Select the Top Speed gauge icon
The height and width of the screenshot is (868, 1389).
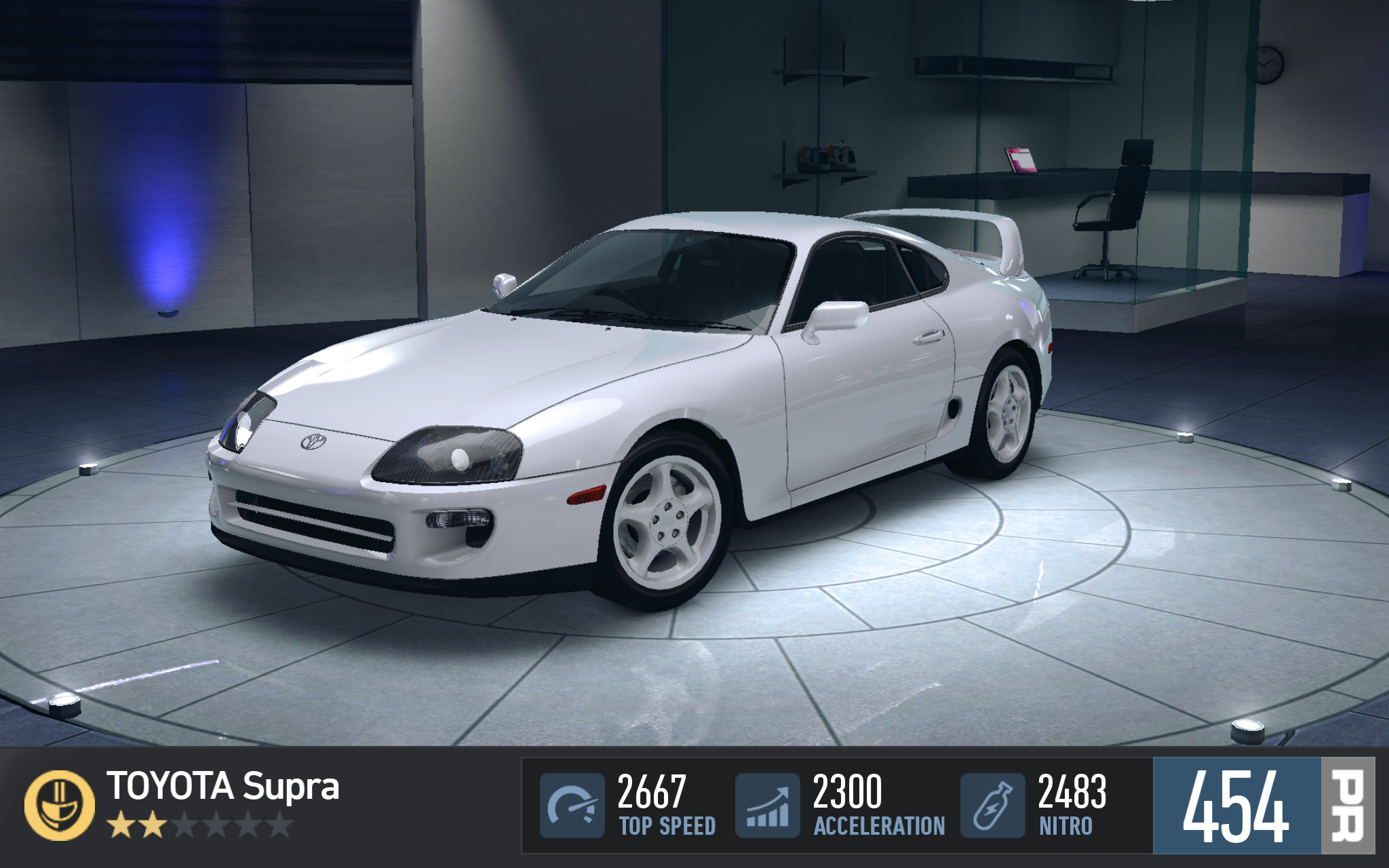tap(572, 806)
